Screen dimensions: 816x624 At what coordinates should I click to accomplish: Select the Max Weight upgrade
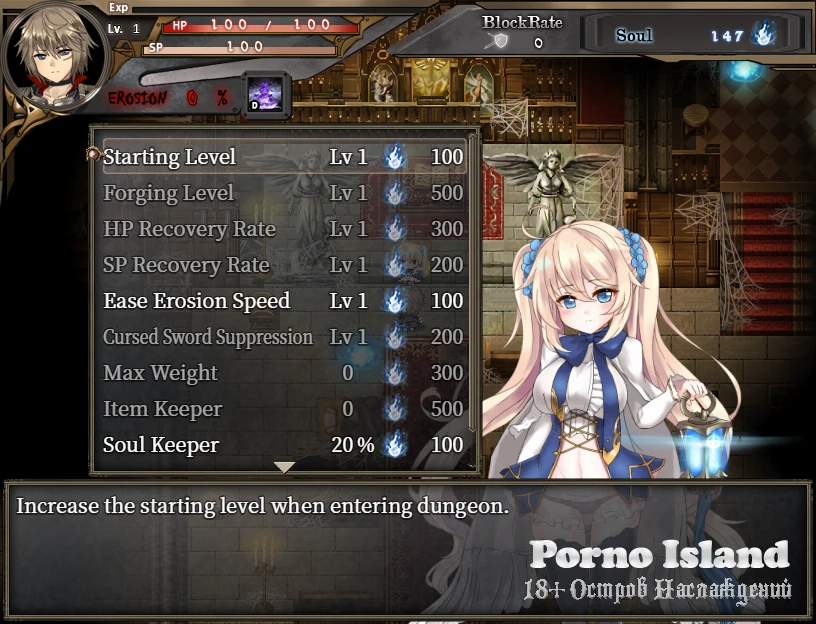[284, 373]
